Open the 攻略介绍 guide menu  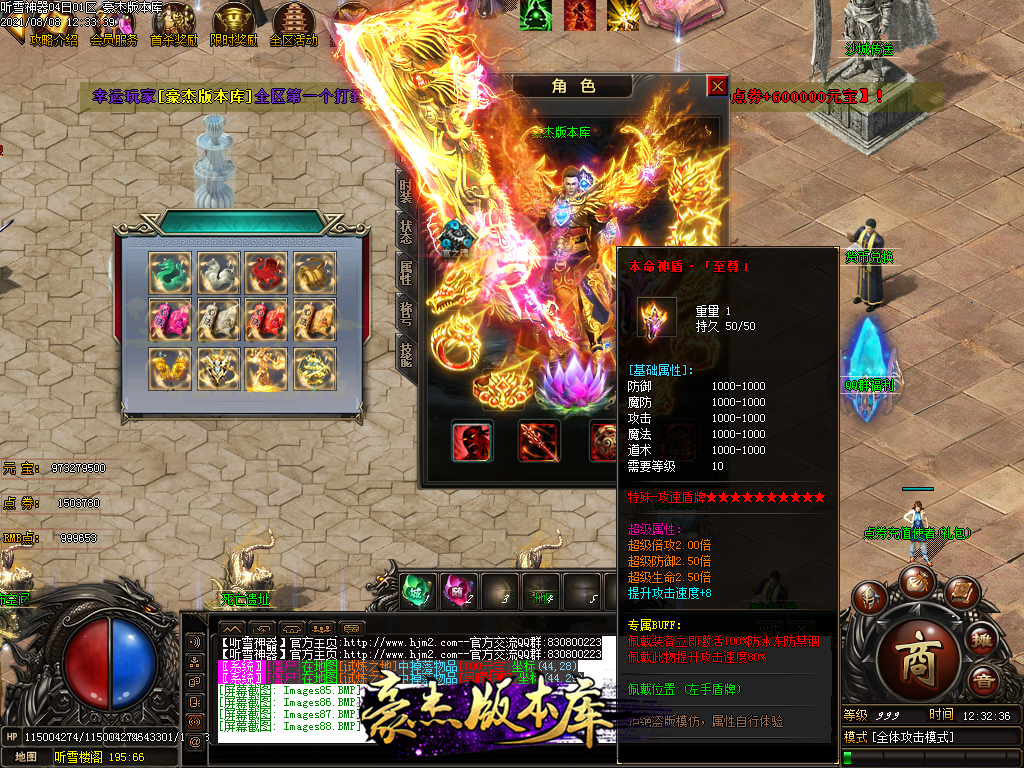(53, 24)
